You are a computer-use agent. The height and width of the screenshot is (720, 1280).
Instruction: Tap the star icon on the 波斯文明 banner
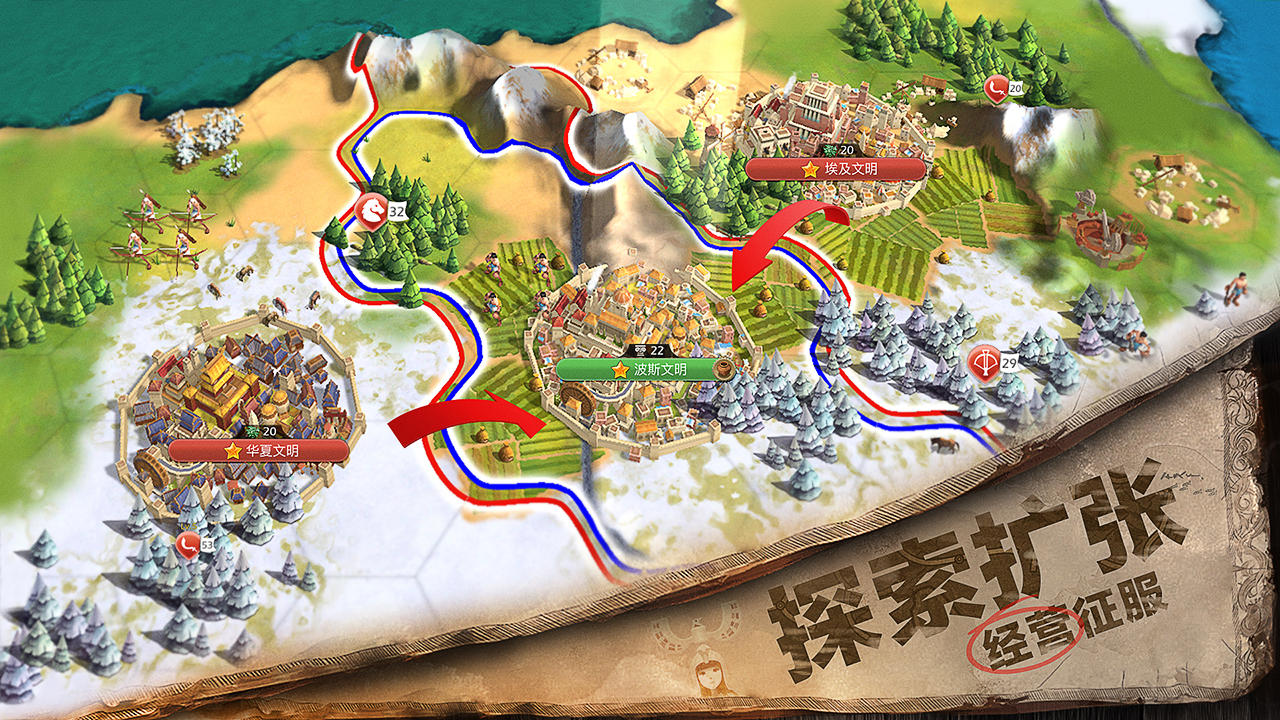621,370
